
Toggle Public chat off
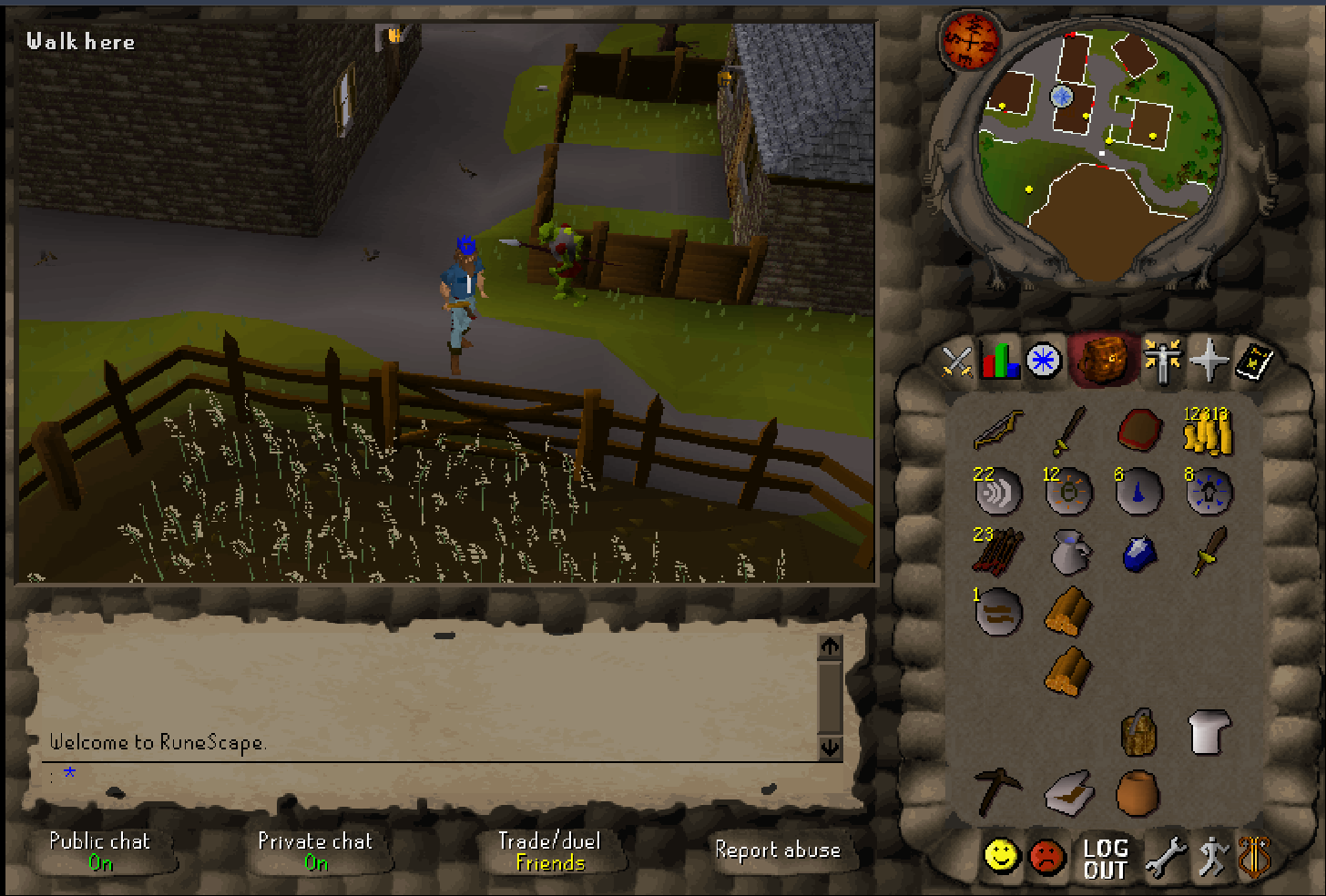(100, 850)
